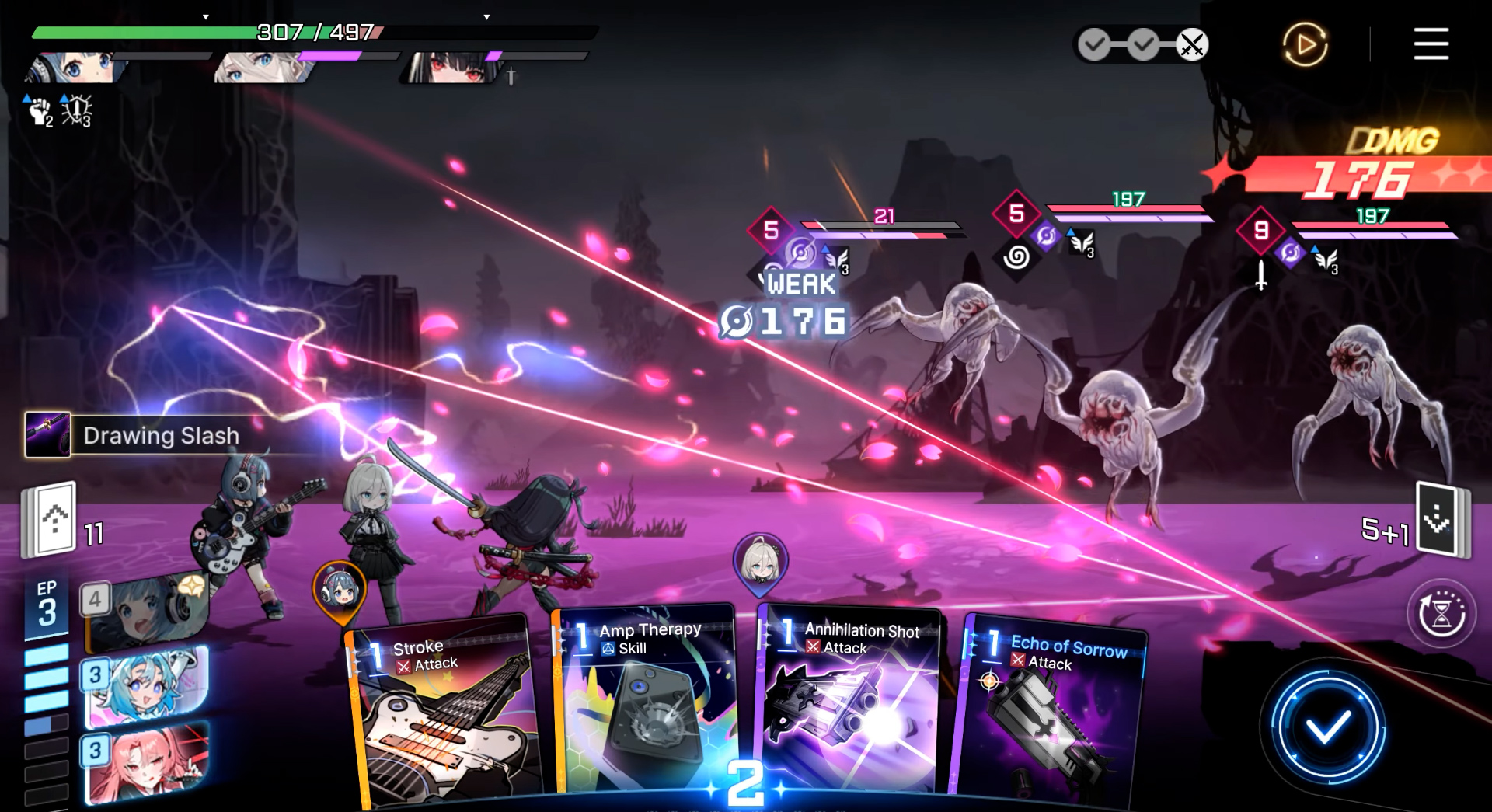Choose the Annihilation Shot card
This screenshot has width=1492, height=812.
pyautogui.click(x=851, y=707)
